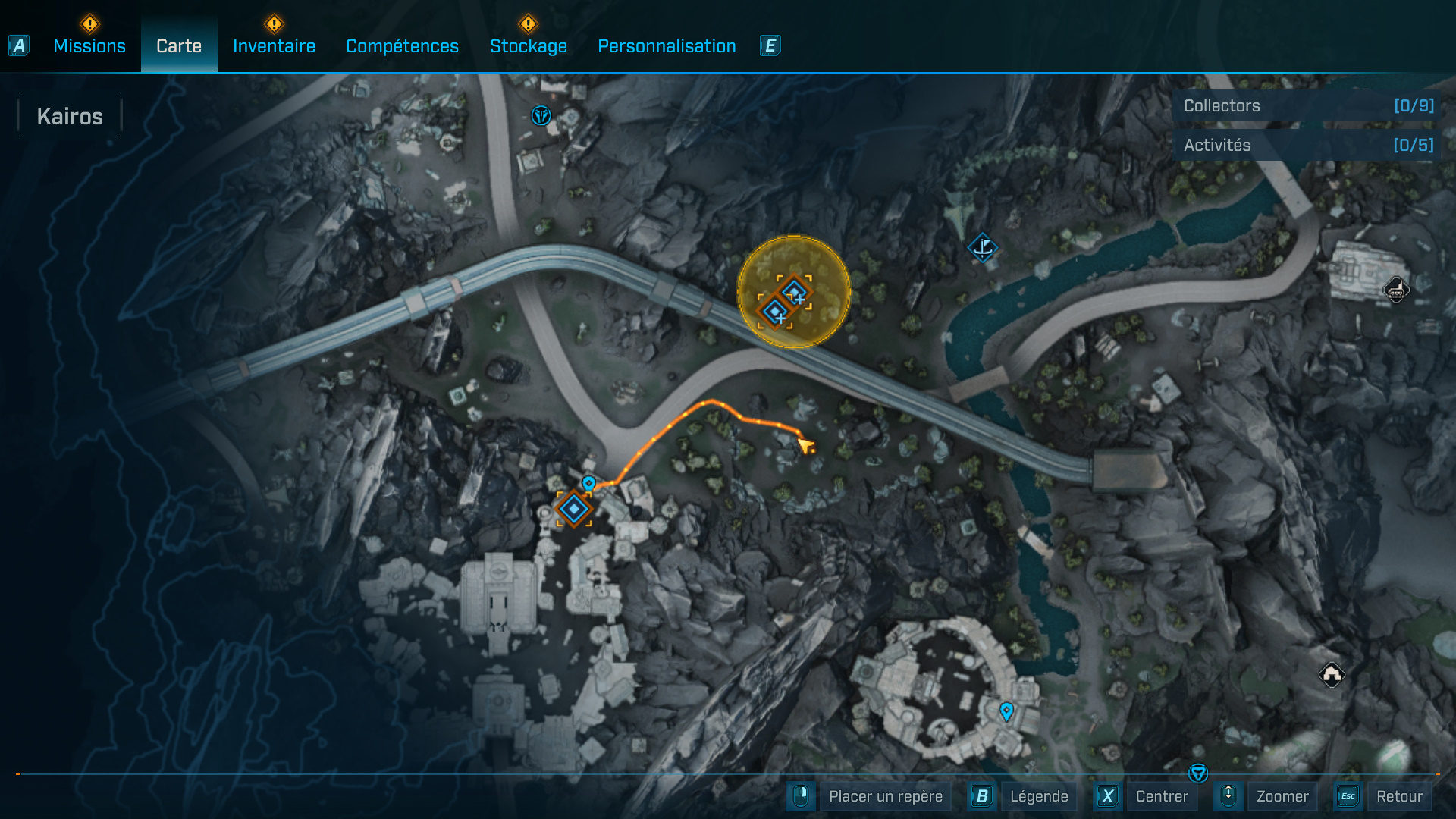Select the Collectors tracker row
The width and height of the screenshot is (1456, 819).
1307,106
